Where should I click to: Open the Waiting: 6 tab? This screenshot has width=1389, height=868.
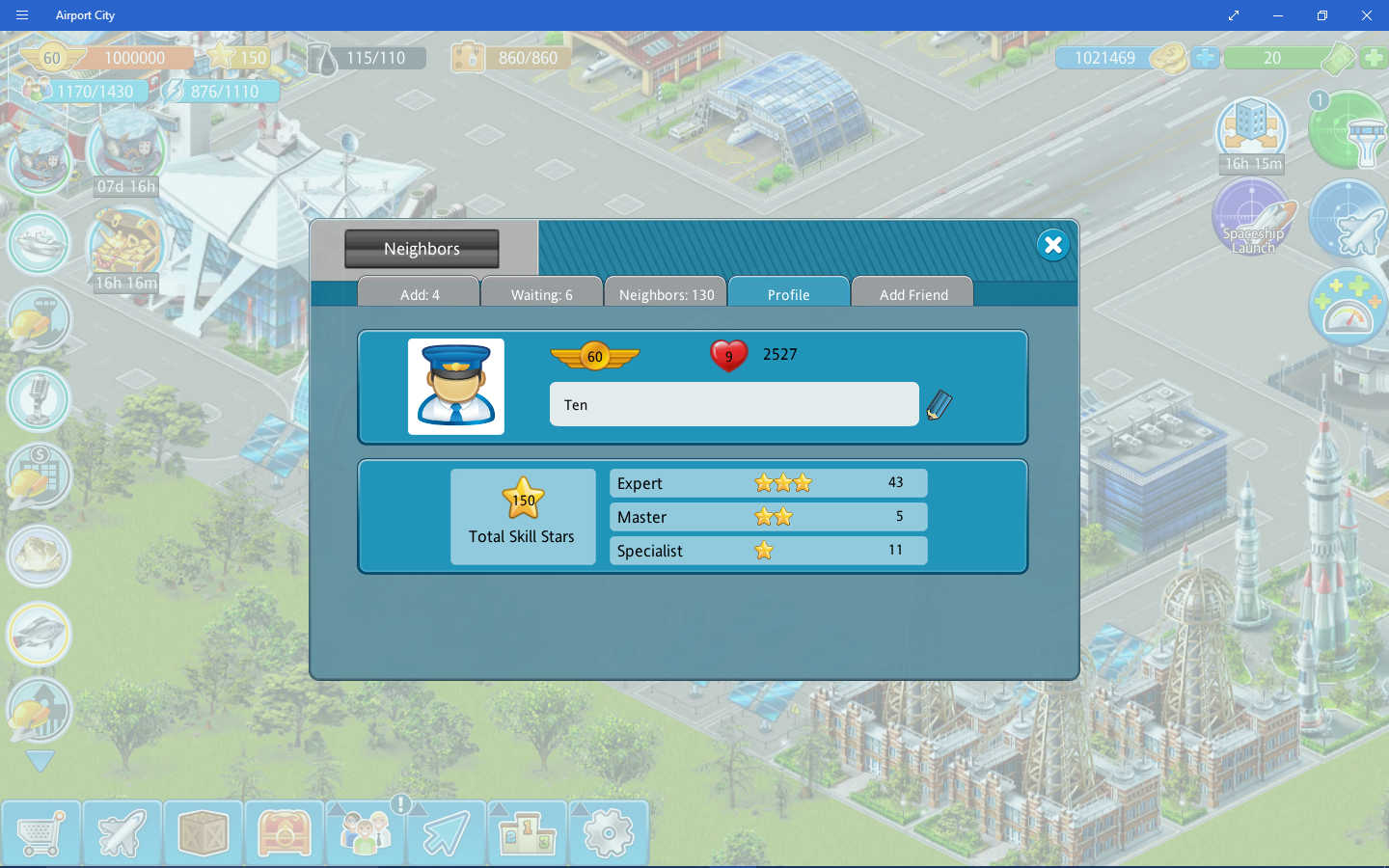[x=542, y=293]
